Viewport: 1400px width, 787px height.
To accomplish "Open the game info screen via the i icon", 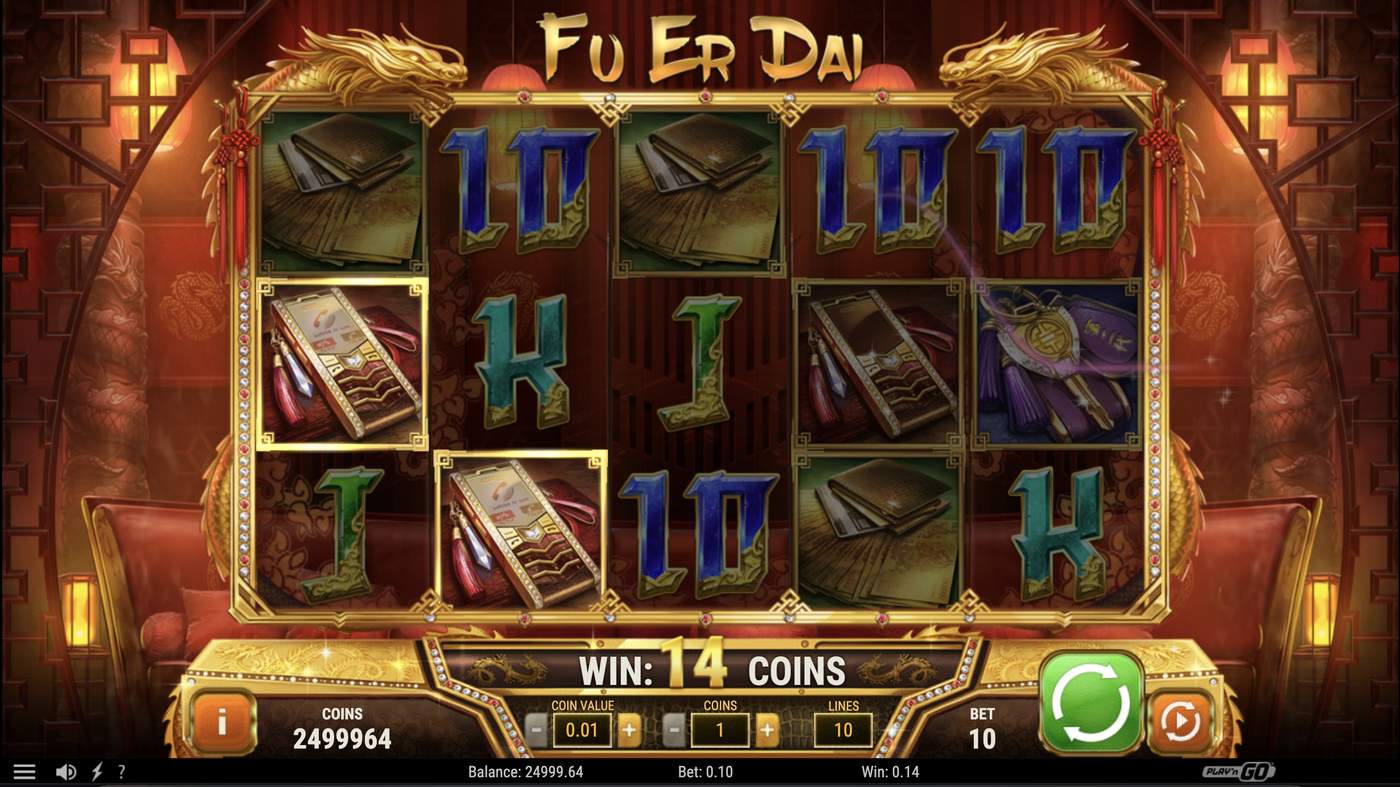I will [223, 720].
